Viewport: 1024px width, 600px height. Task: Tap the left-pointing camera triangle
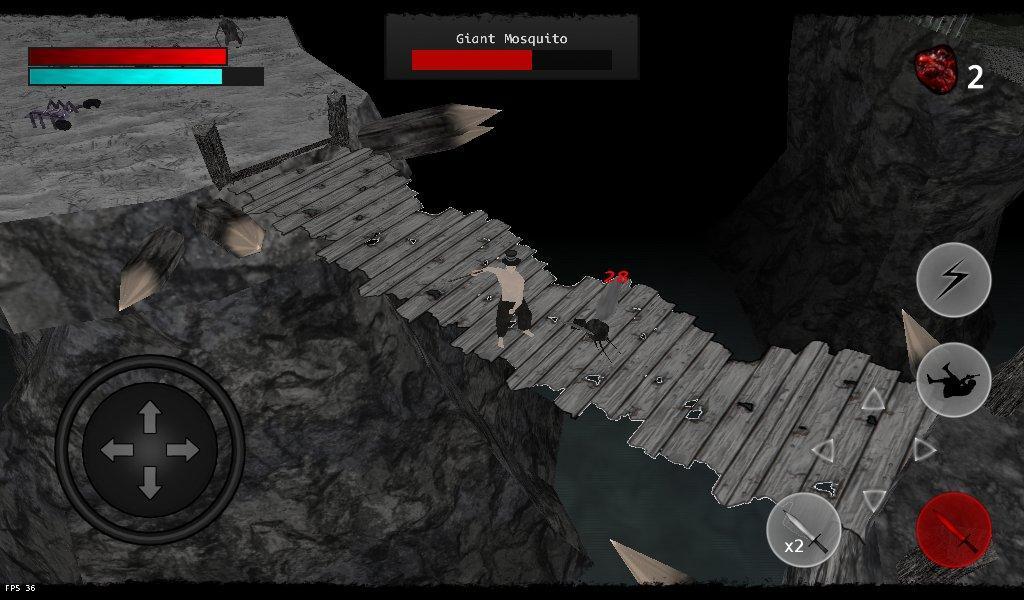point(824,450)
